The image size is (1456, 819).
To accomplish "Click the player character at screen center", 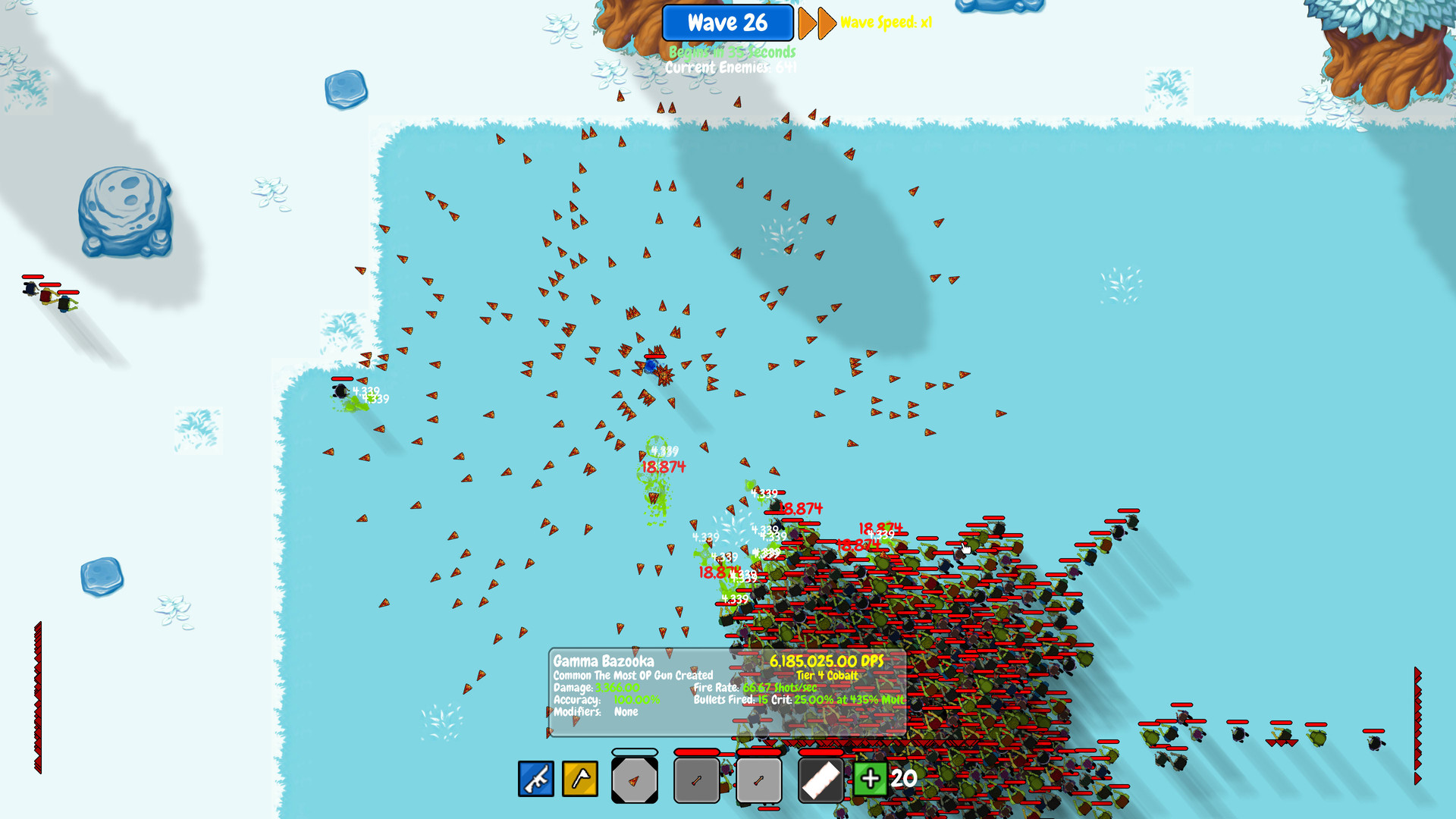I will 652,367.
